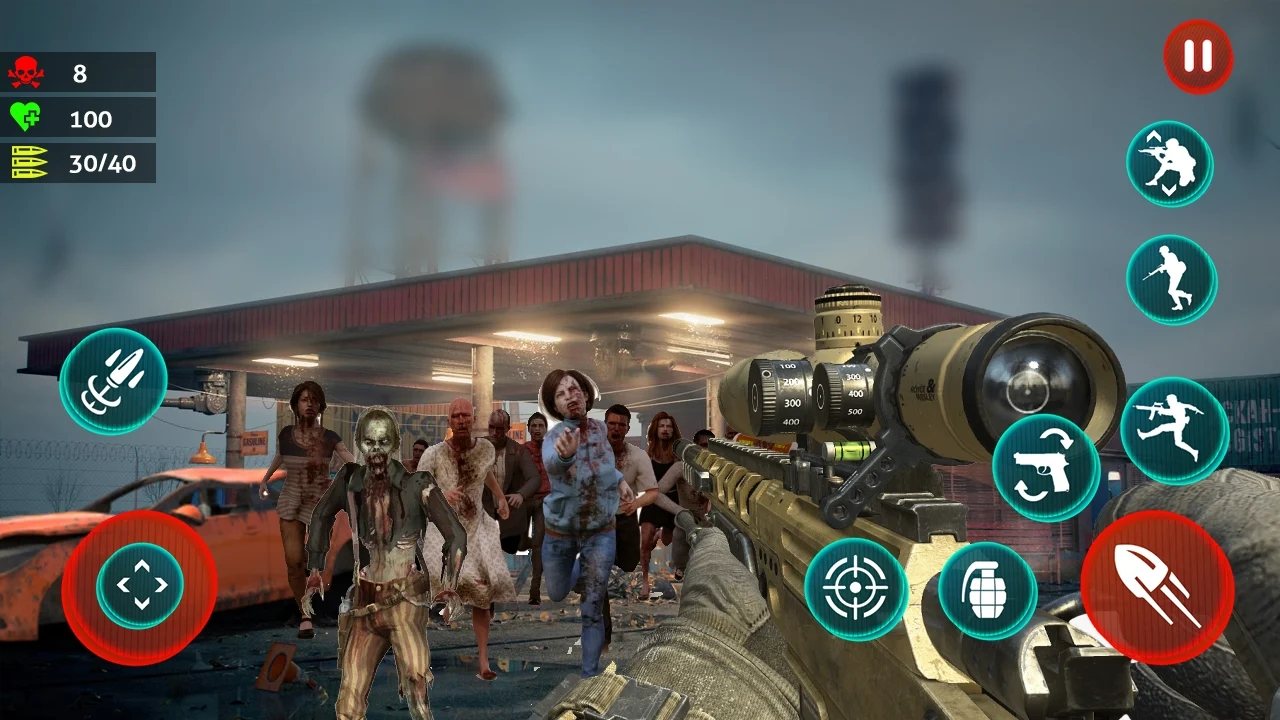Fire the weapon with the red bullet button
The image size is (1280, 720).
1157,587
